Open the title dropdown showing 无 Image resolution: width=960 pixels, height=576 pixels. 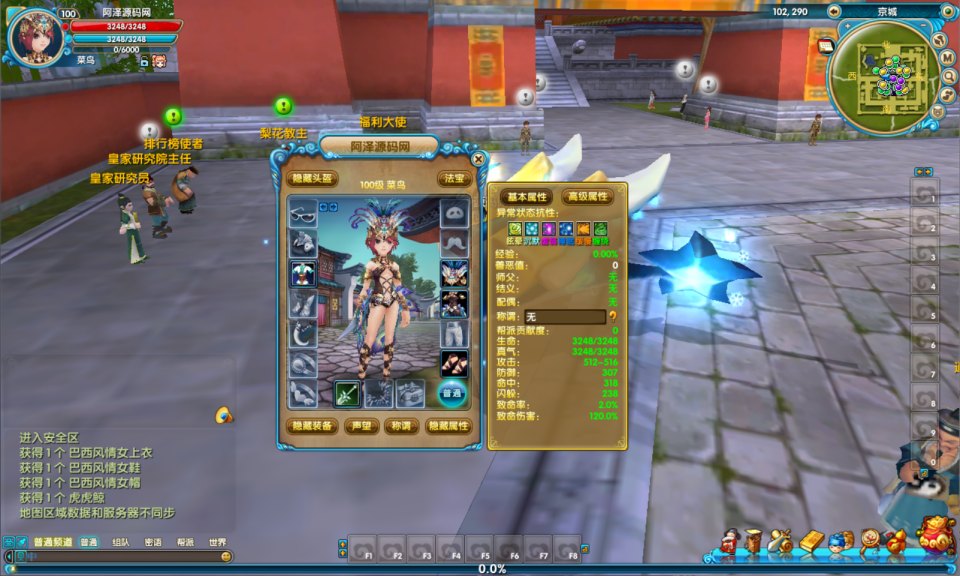pyautogui.click(x=565, y=317)
